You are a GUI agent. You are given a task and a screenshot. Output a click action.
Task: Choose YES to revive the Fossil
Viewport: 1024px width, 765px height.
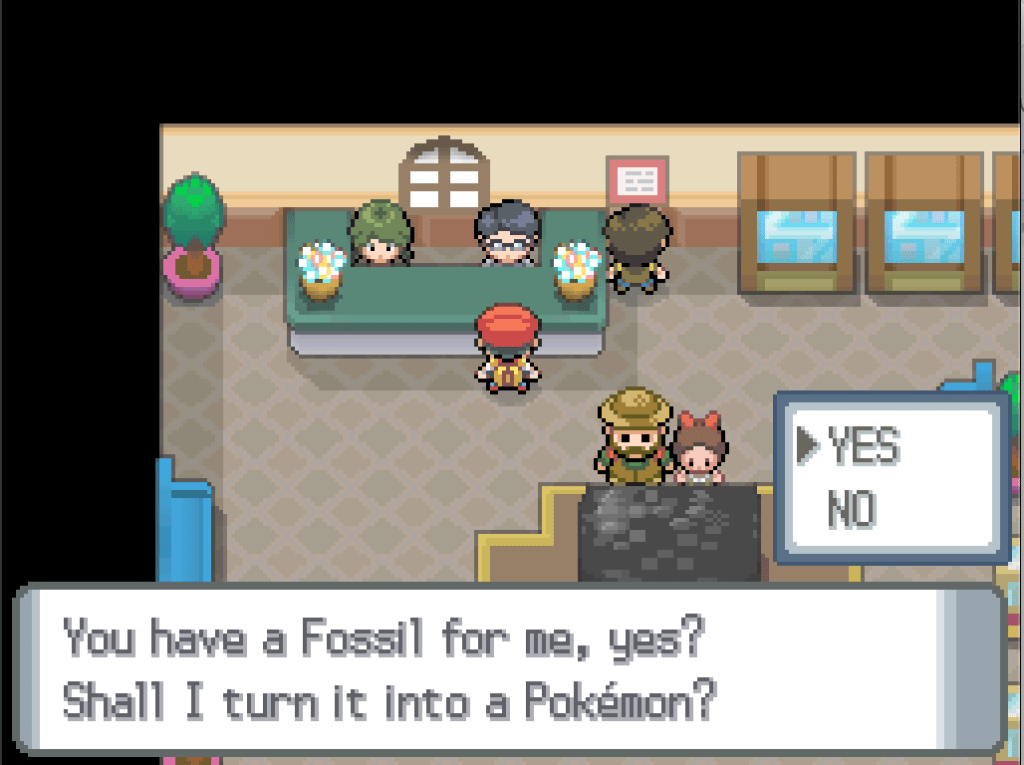864,449
